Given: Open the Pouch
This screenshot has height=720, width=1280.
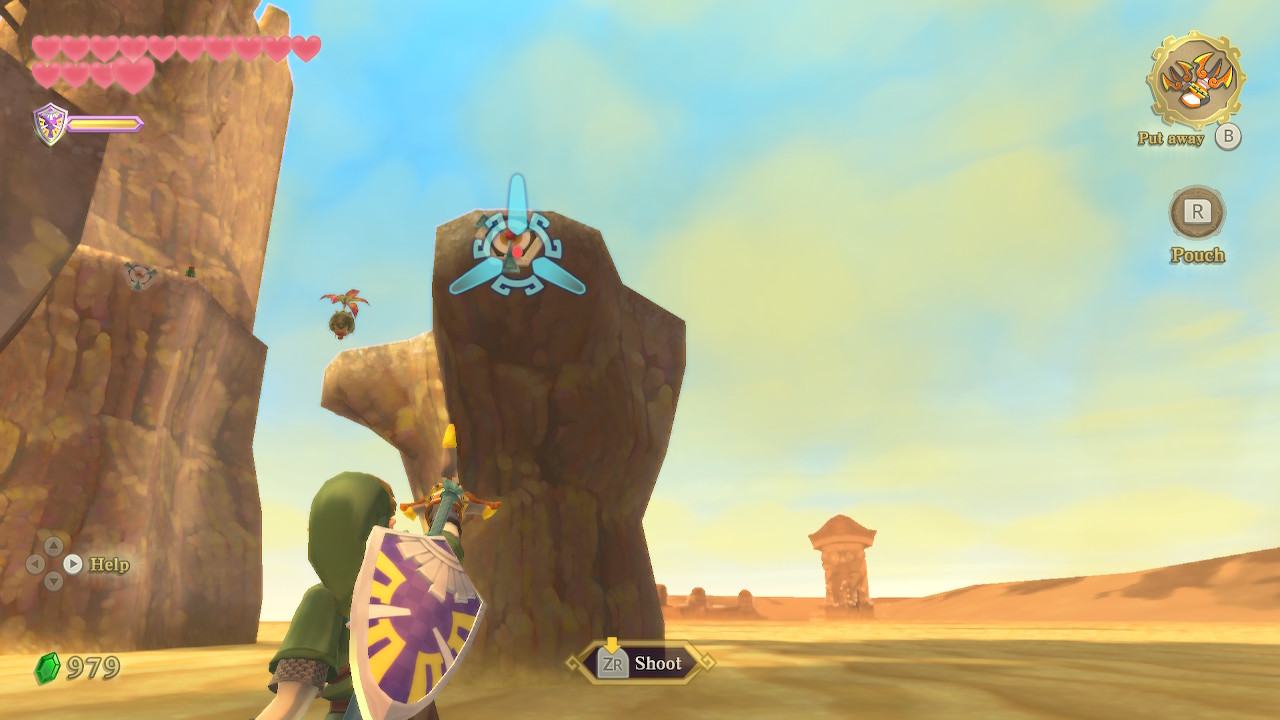Looking at the screenshot, I should coord(1197,212).
